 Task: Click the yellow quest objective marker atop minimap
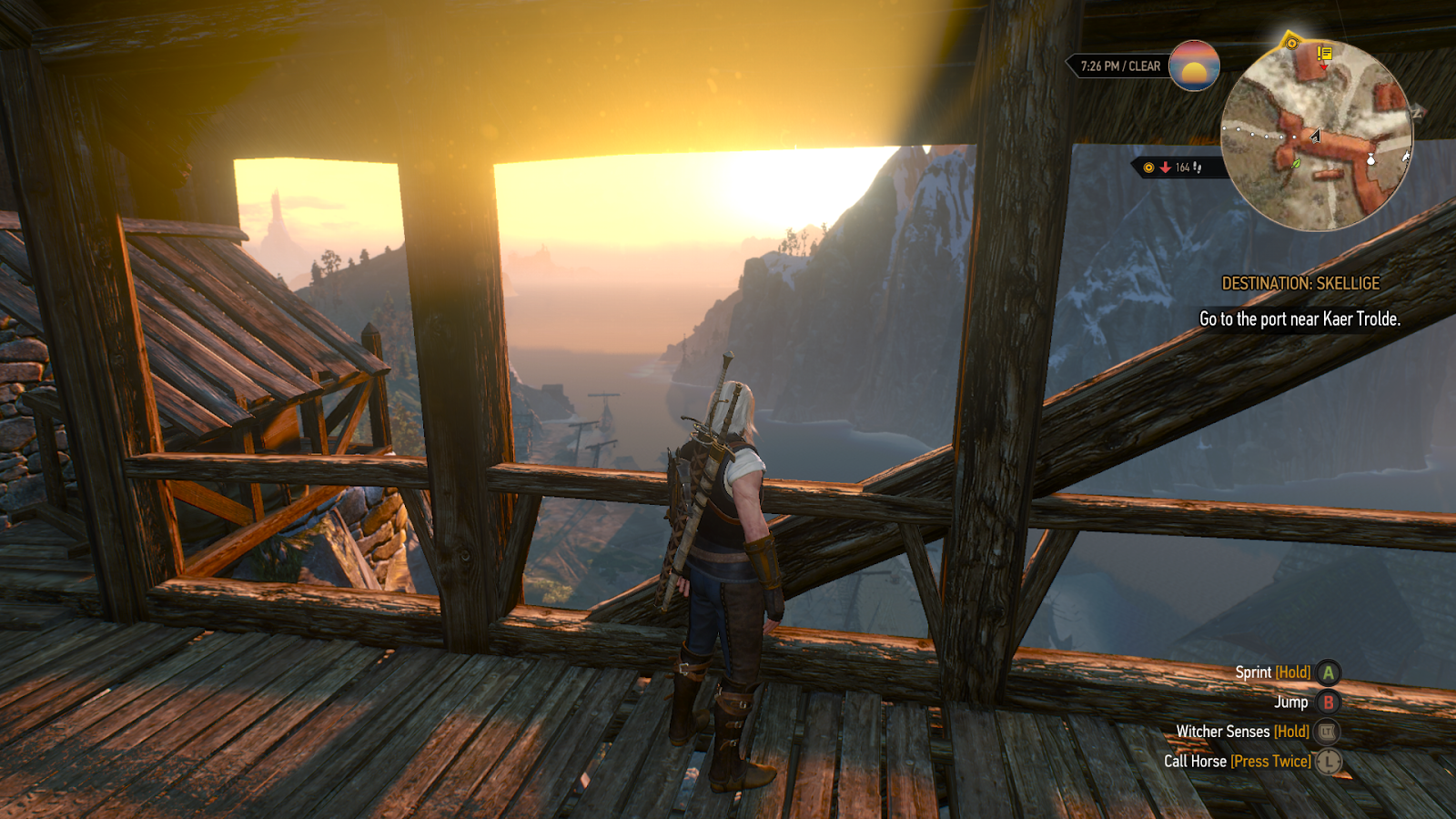tap(1290, 42)
